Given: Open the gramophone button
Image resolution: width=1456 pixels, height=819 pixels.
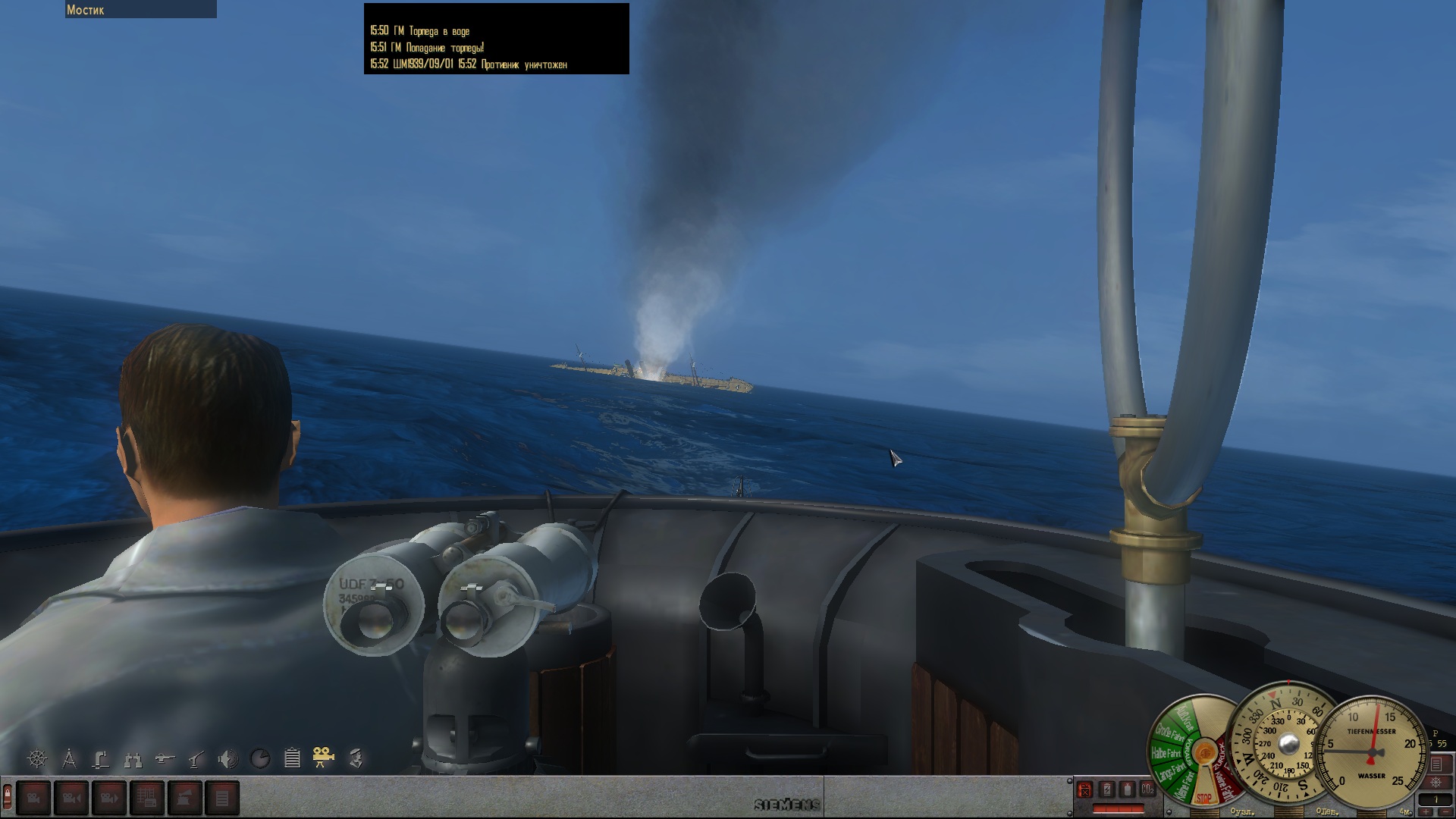Looking at the screenshot, I should click(185, 798).
